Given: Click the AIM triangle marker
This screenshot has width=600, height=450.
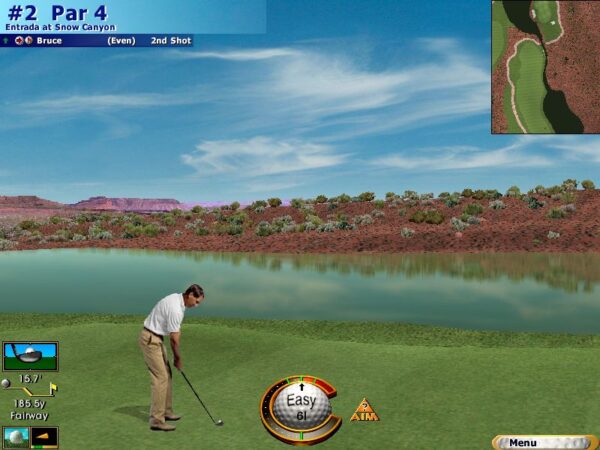Looking at the screenshot, I should click(x=364, y=411).
